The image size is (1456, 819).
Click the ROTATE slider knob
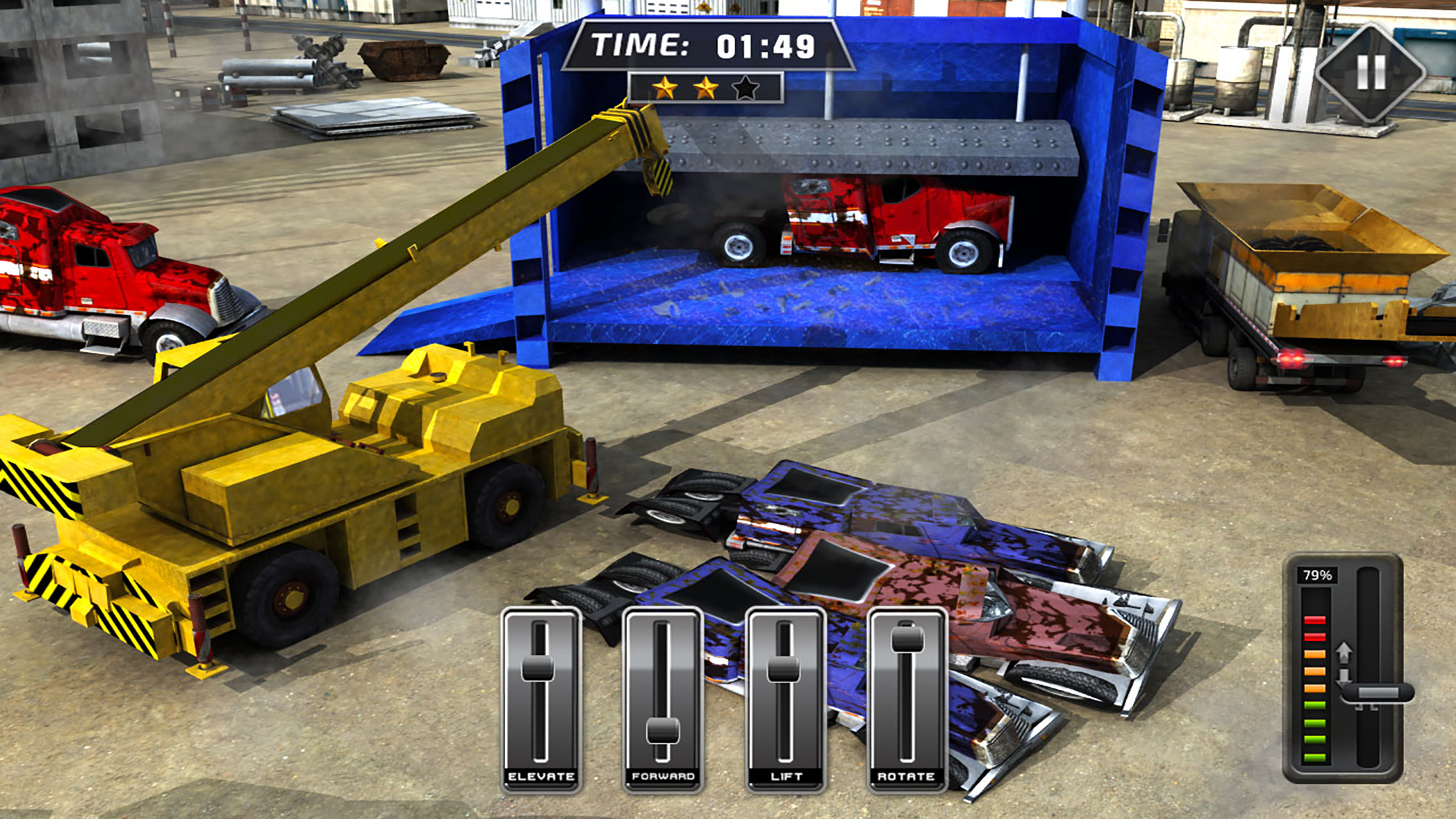[x=907, y=638]
